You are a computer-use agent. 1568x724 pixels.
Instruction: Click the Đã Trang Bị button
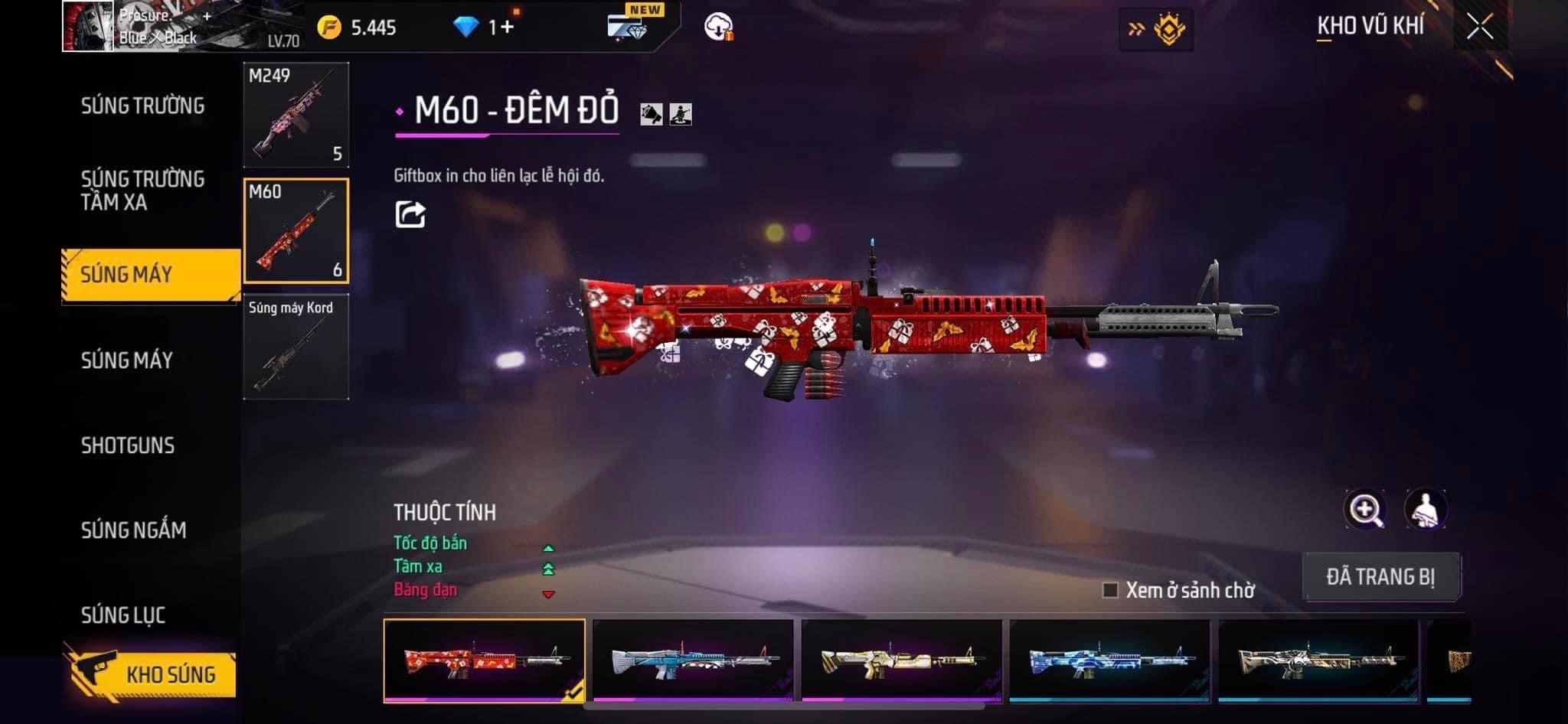click(1381, 576)
